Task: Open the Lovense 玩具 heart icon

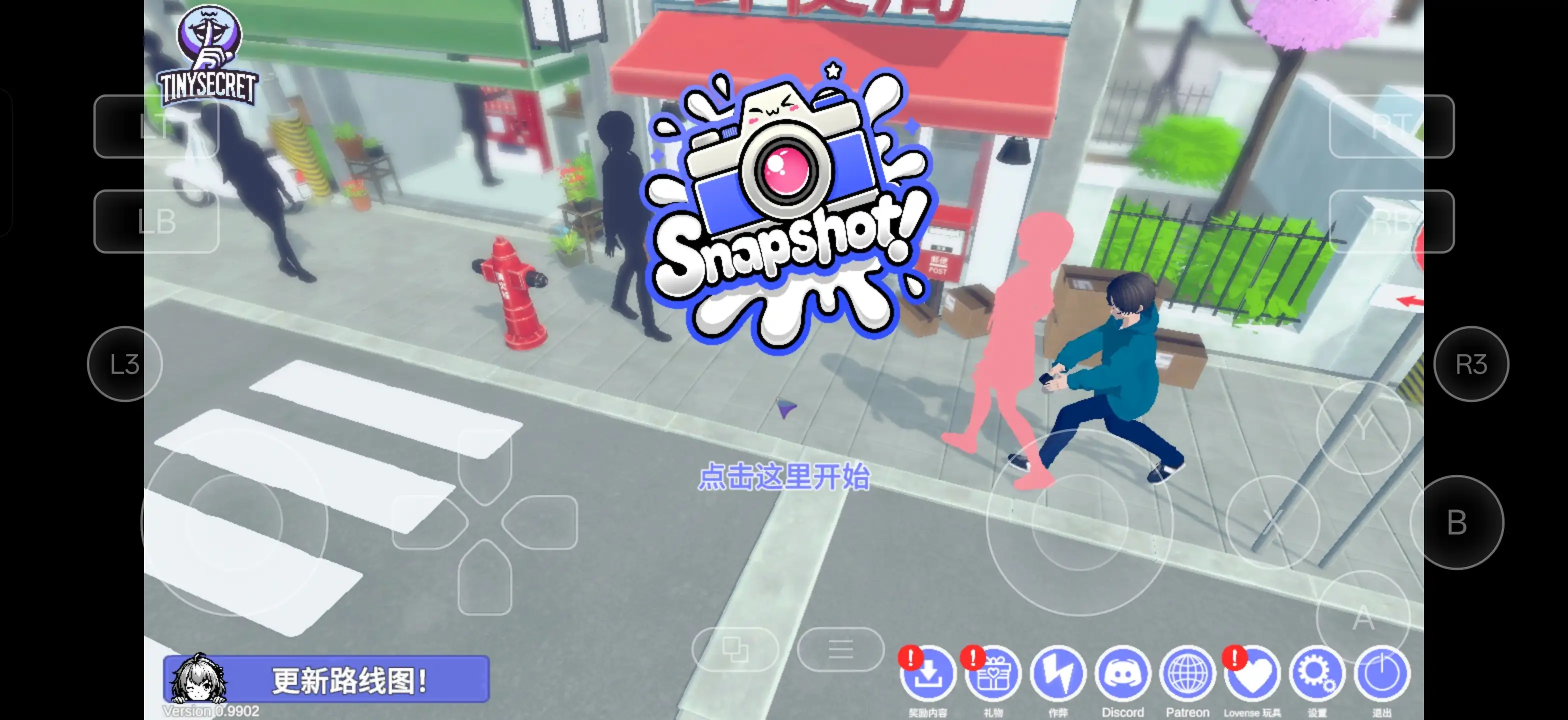Action: pyautogui.click(x=1252, y=674)
